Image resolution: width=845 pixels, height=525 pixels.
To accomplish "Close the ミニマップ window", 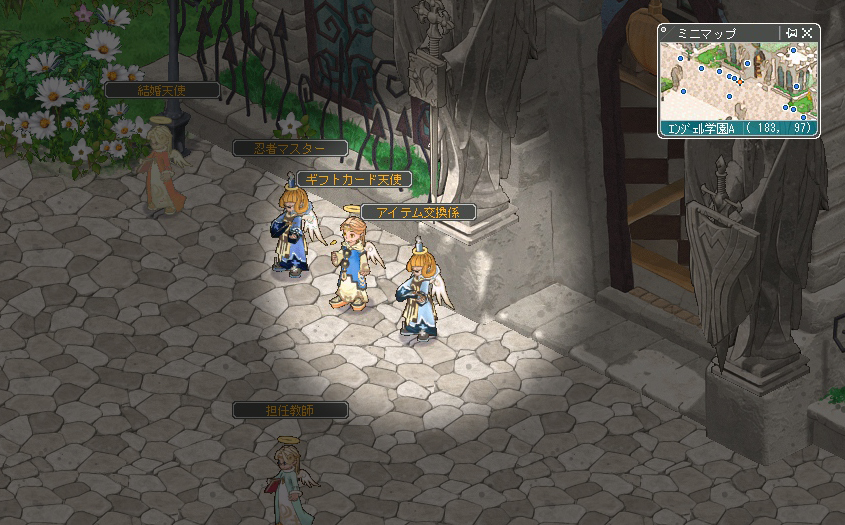I will pyautogui.click(x=807, y=33).
